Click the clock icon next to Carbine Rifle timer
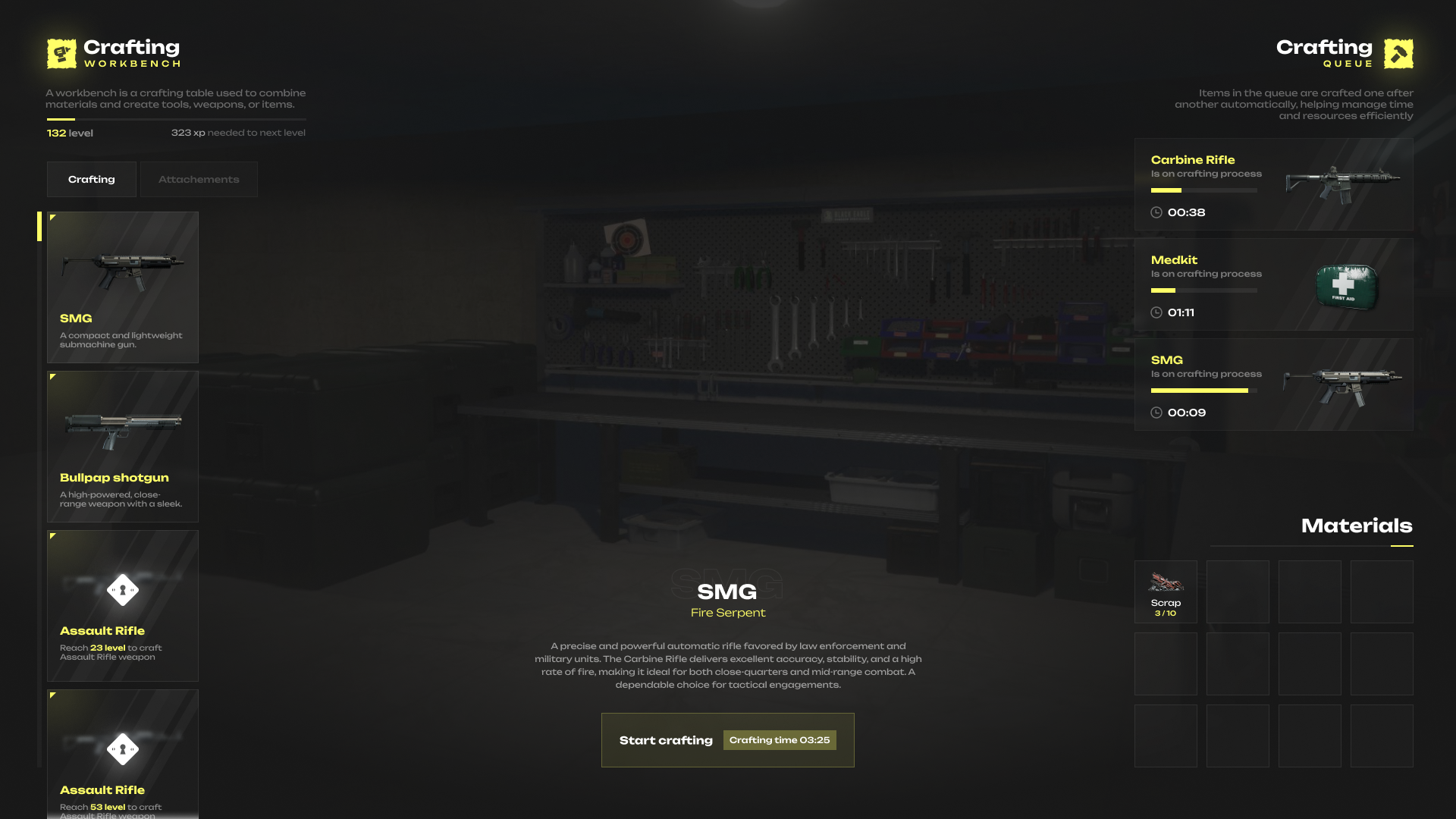1456x819 pixels. coord(1156,213)
